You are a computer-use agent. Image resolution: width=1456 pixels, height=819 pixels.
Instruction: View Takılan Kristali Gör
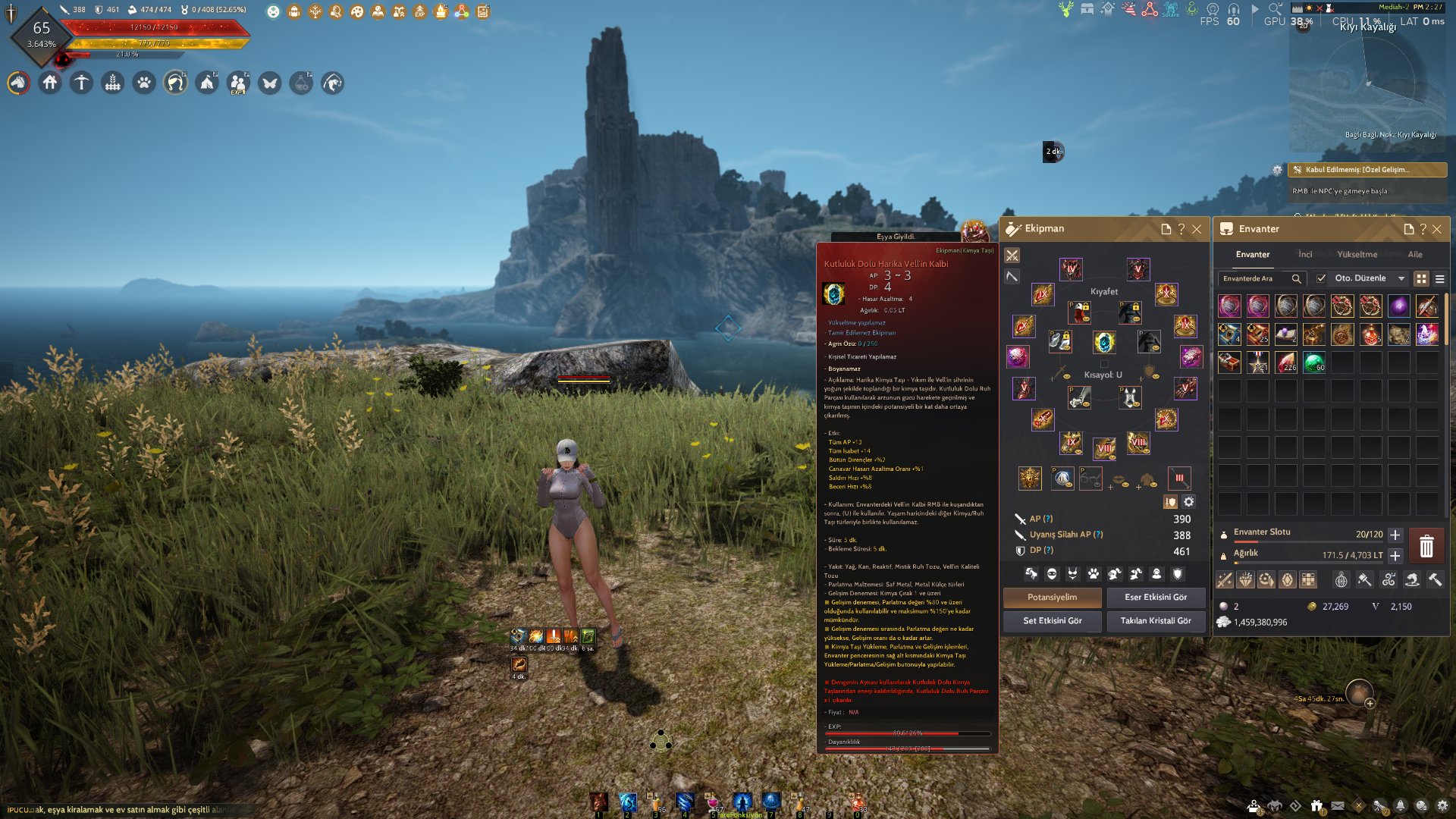pyautogui.click(x=1156, y=621)
